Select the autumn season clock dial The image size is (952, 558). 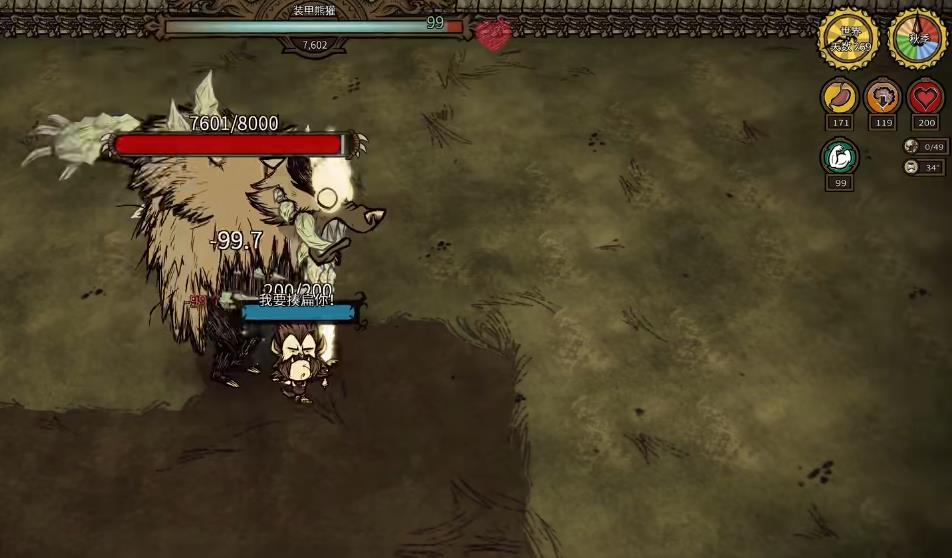pos(918,39)
